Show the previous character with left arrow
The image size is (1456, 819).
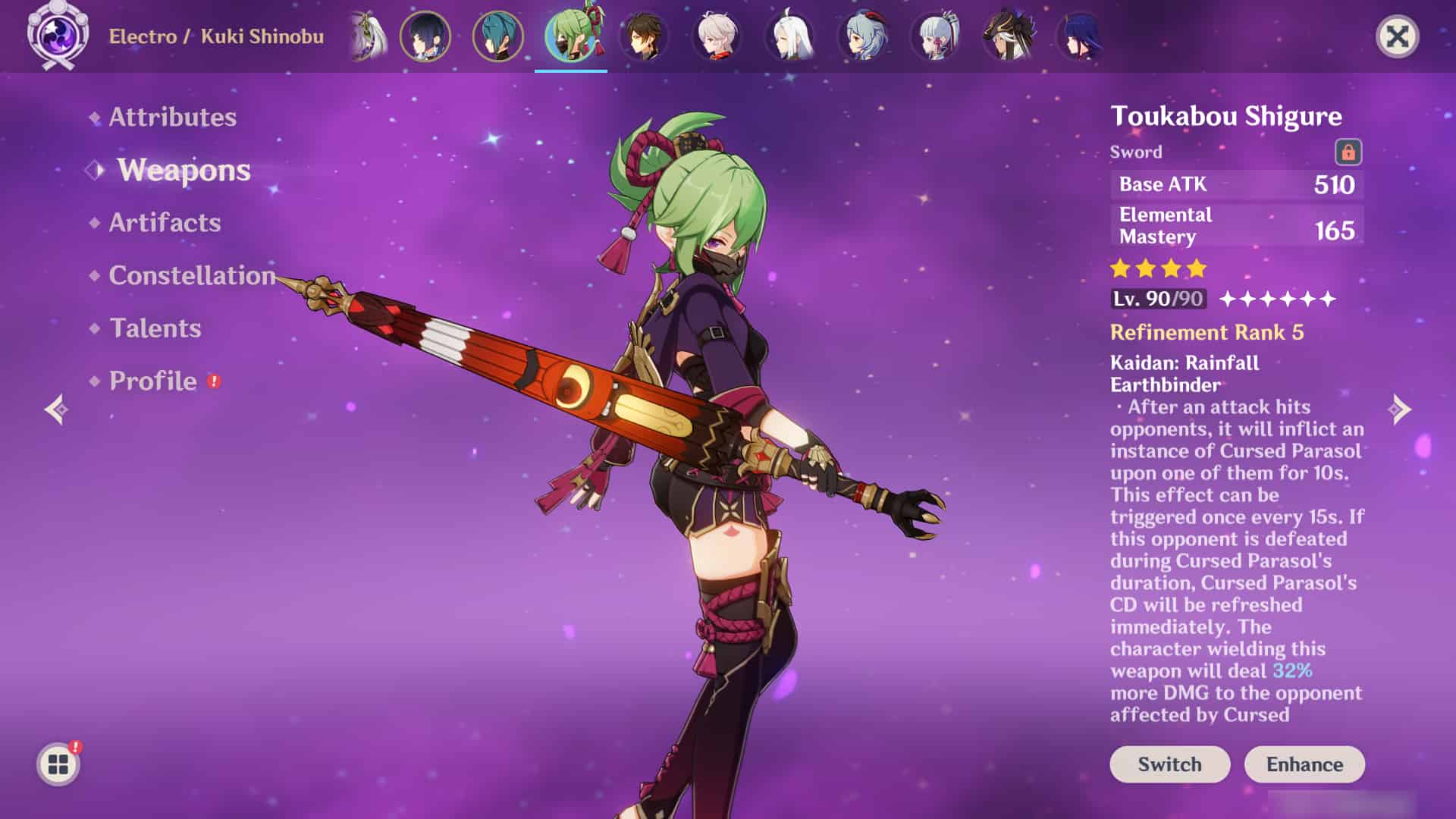(x=56, y=409)
